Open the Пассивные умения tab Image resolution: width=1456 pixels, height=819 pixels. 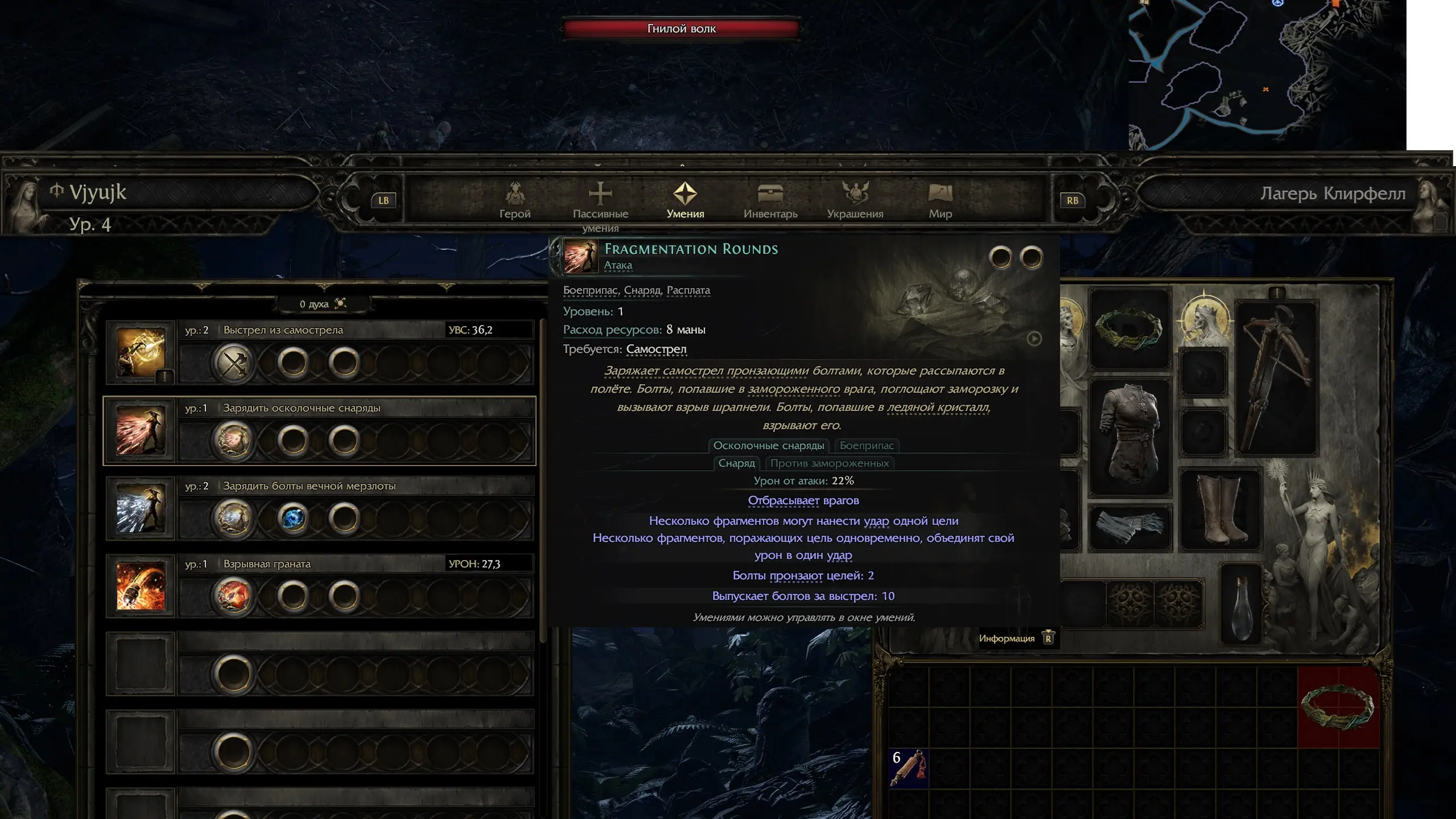click(600, 201)
